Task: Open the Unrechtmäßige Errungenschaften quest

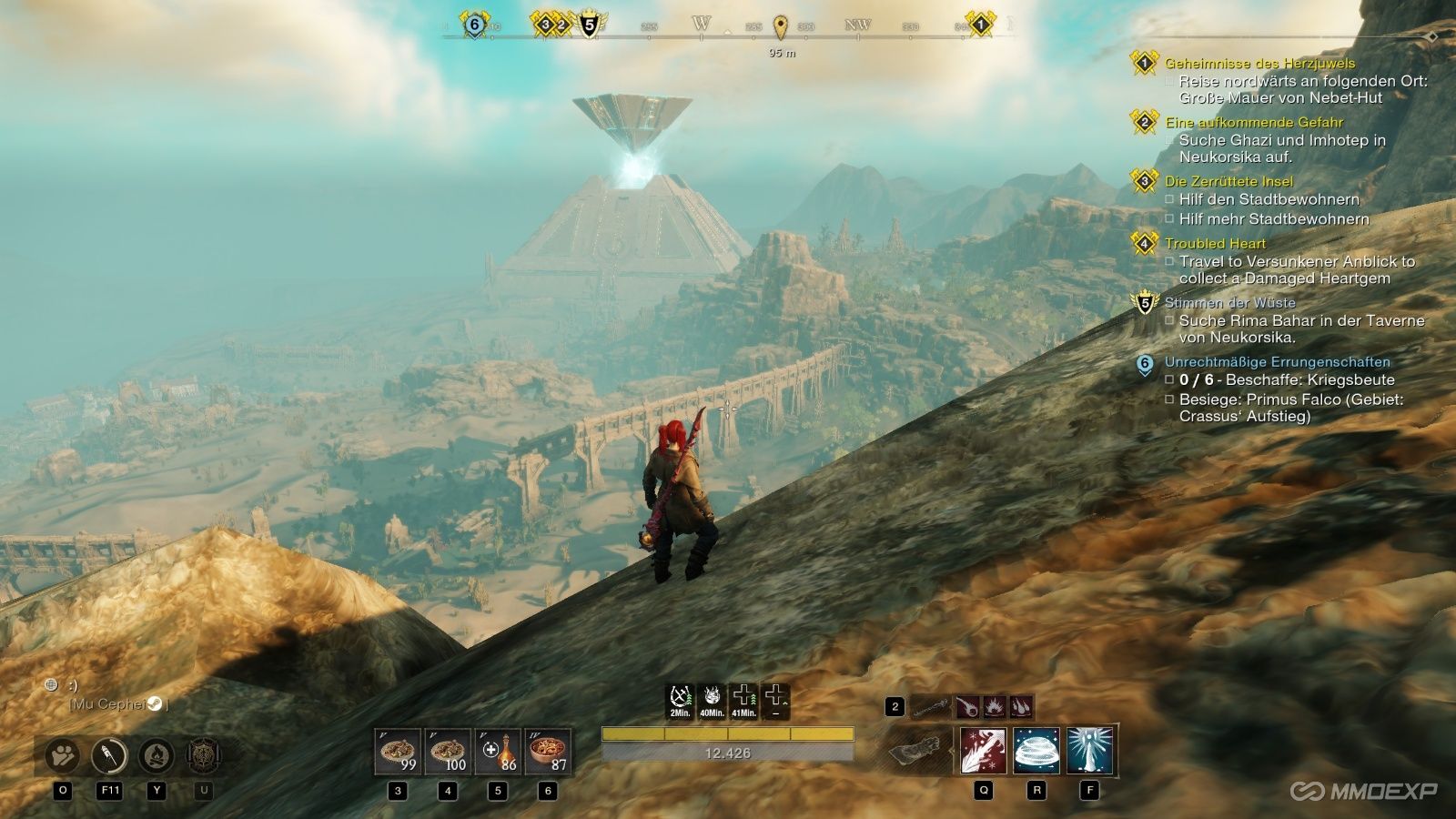Action: click(1277, 361)
